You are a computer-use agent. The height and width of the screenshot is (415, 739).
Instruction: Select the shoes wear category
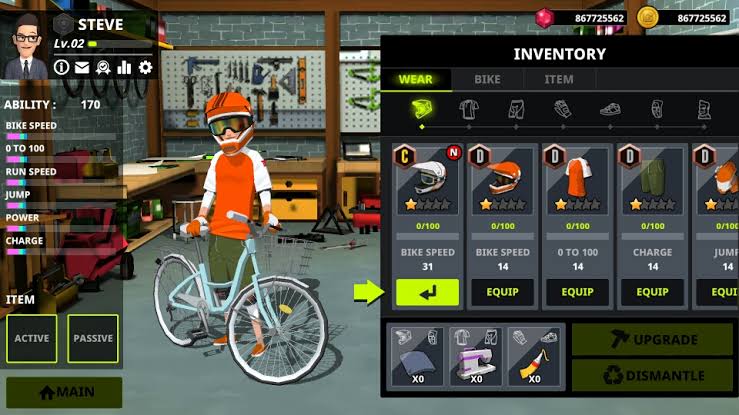610,109
